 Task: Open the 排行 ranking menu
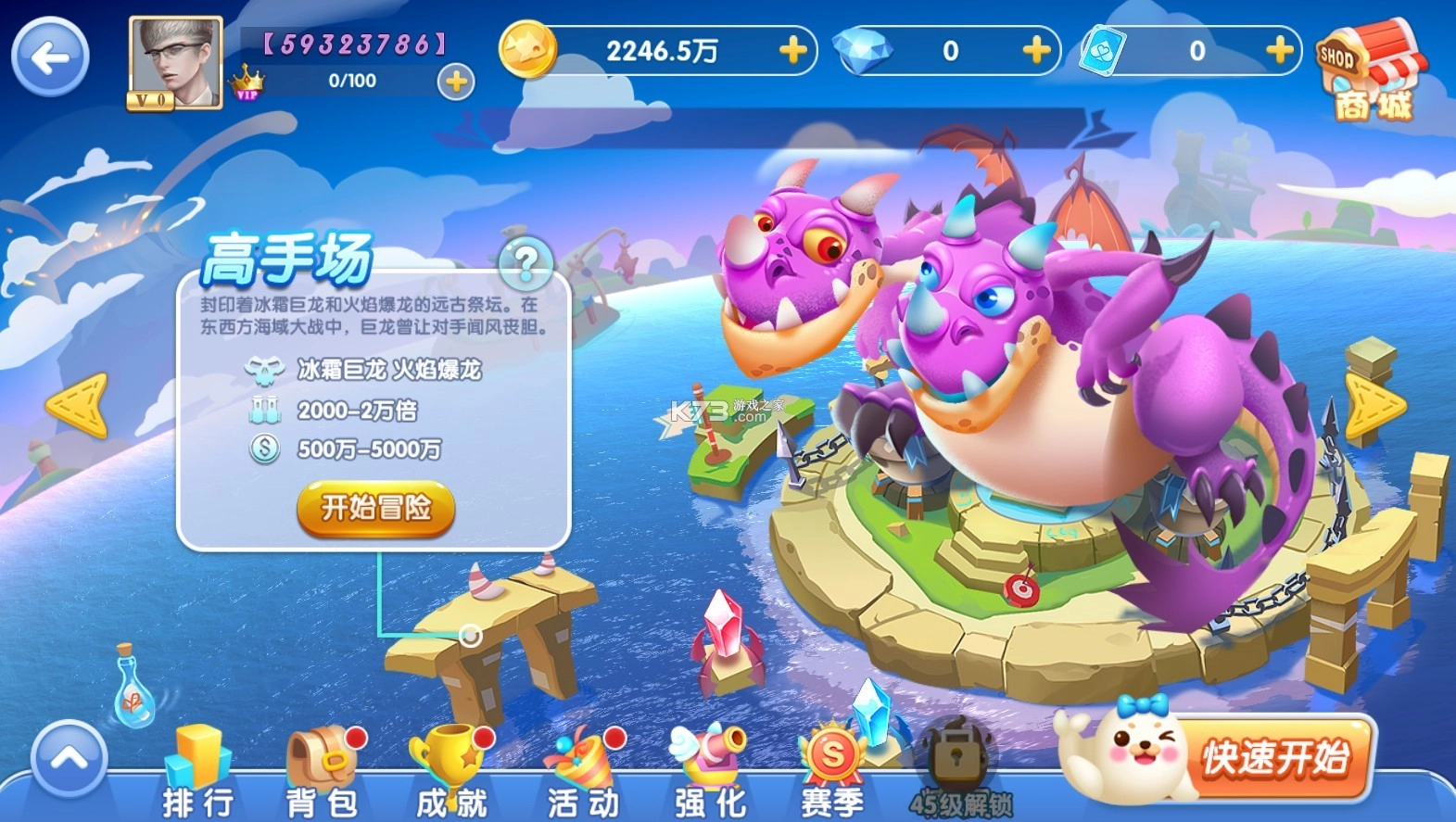[197, 772]
